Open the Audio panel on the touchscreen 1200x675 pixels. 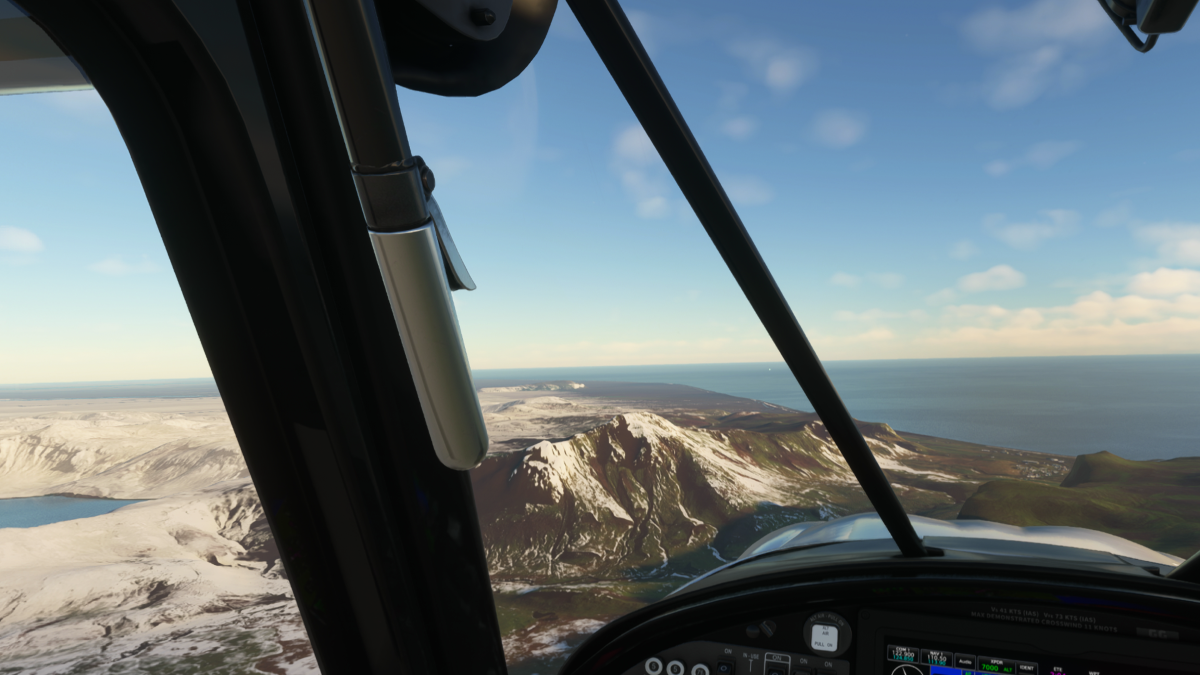pos(965,661)
